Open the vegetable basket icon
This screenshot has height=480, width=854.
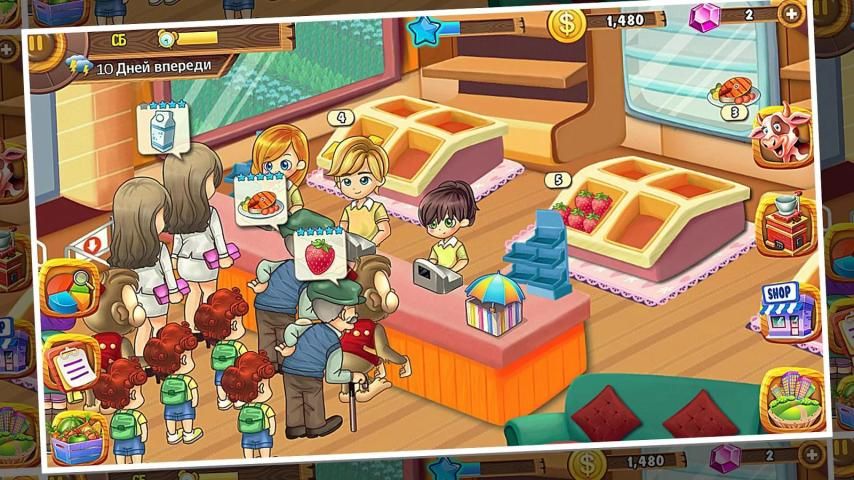78,438
